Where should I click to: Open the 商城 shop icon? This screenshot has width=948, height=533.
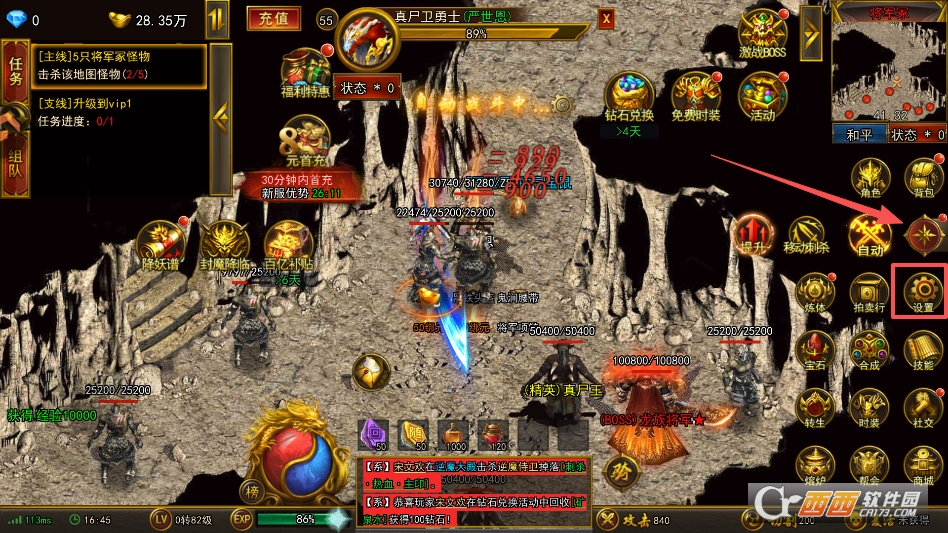[x=922, y=463]
